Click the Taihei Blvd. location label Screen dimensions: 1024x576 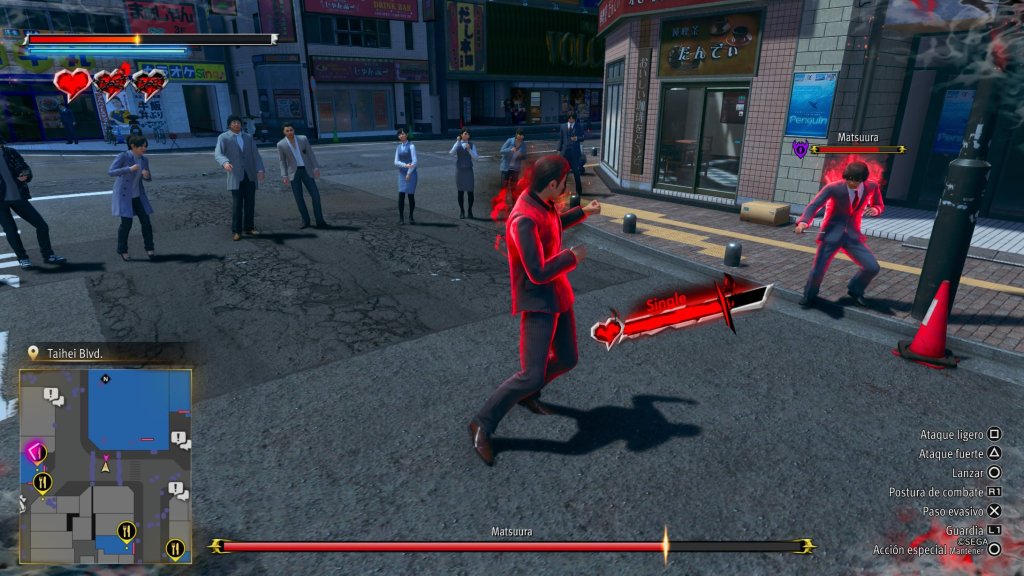[75, 353]
